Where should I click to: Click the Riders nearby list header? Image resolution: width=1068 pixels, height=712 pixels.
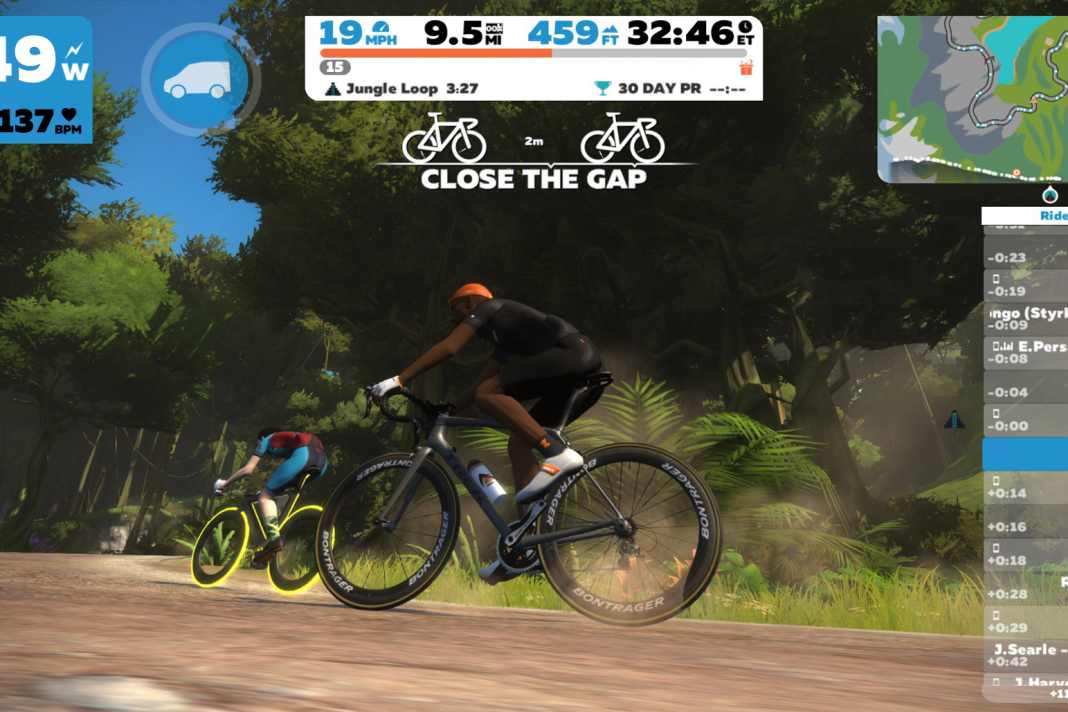click(x=1025, y=215)
